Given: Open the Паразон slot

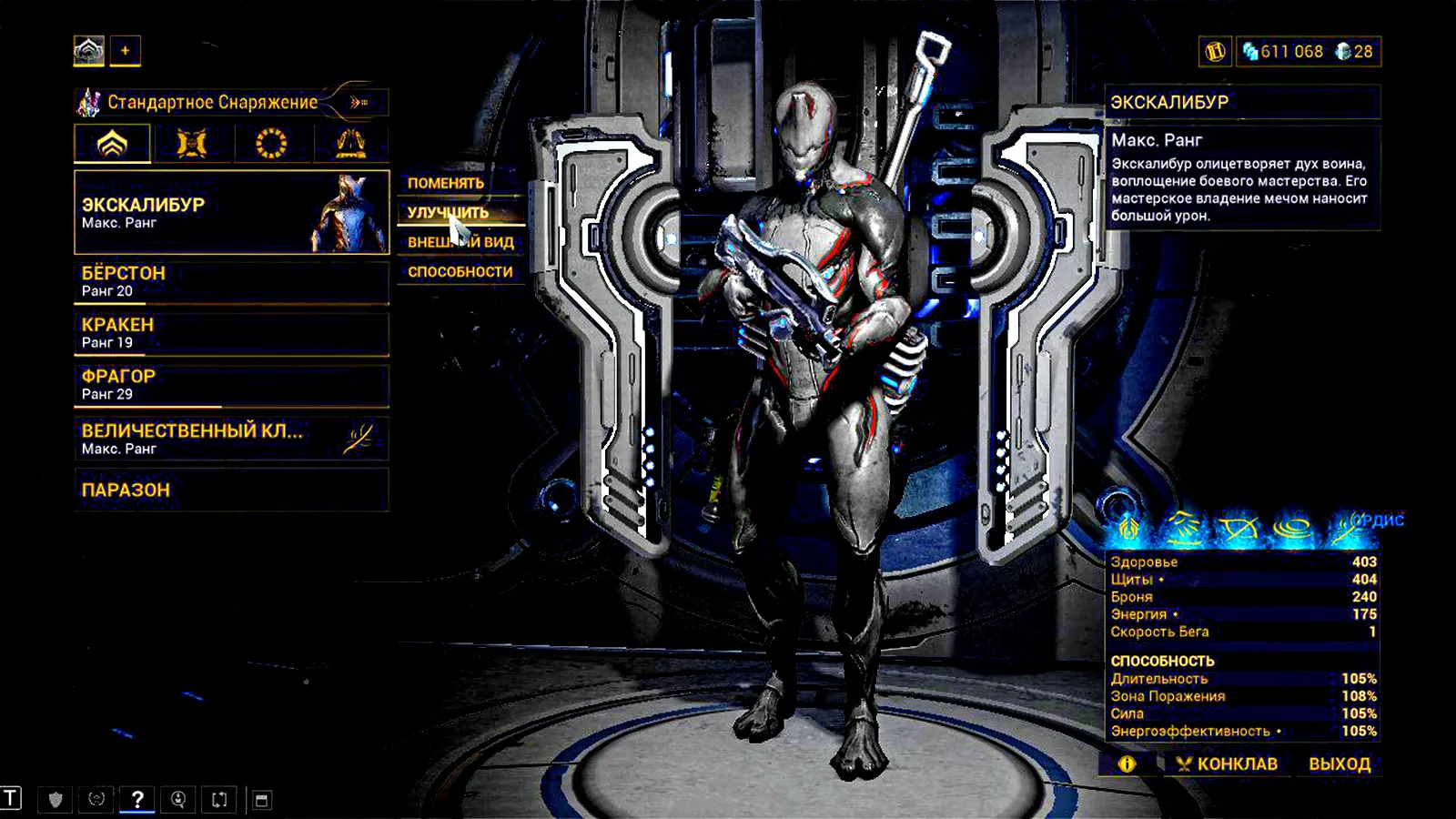Looking at the screenshot, I should point(231,490).
